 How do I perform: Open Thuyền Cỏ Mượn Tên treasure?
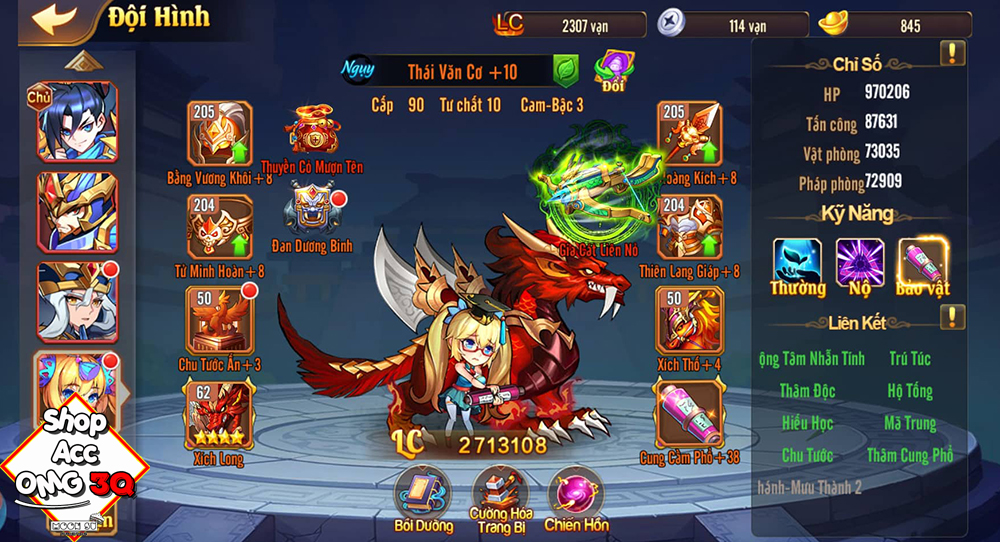[x=313, y=129]
